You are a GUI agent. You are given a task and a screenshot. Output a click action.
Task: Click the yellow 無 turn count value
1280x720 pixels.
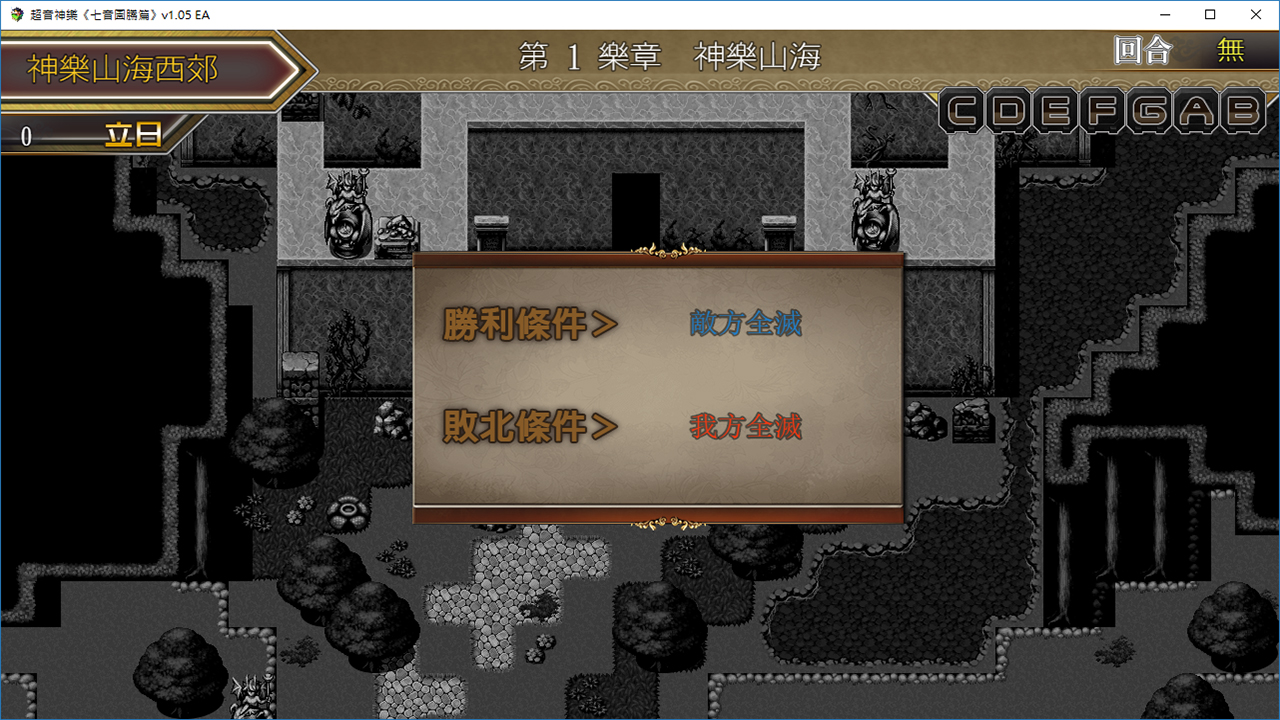[1232, 51]
